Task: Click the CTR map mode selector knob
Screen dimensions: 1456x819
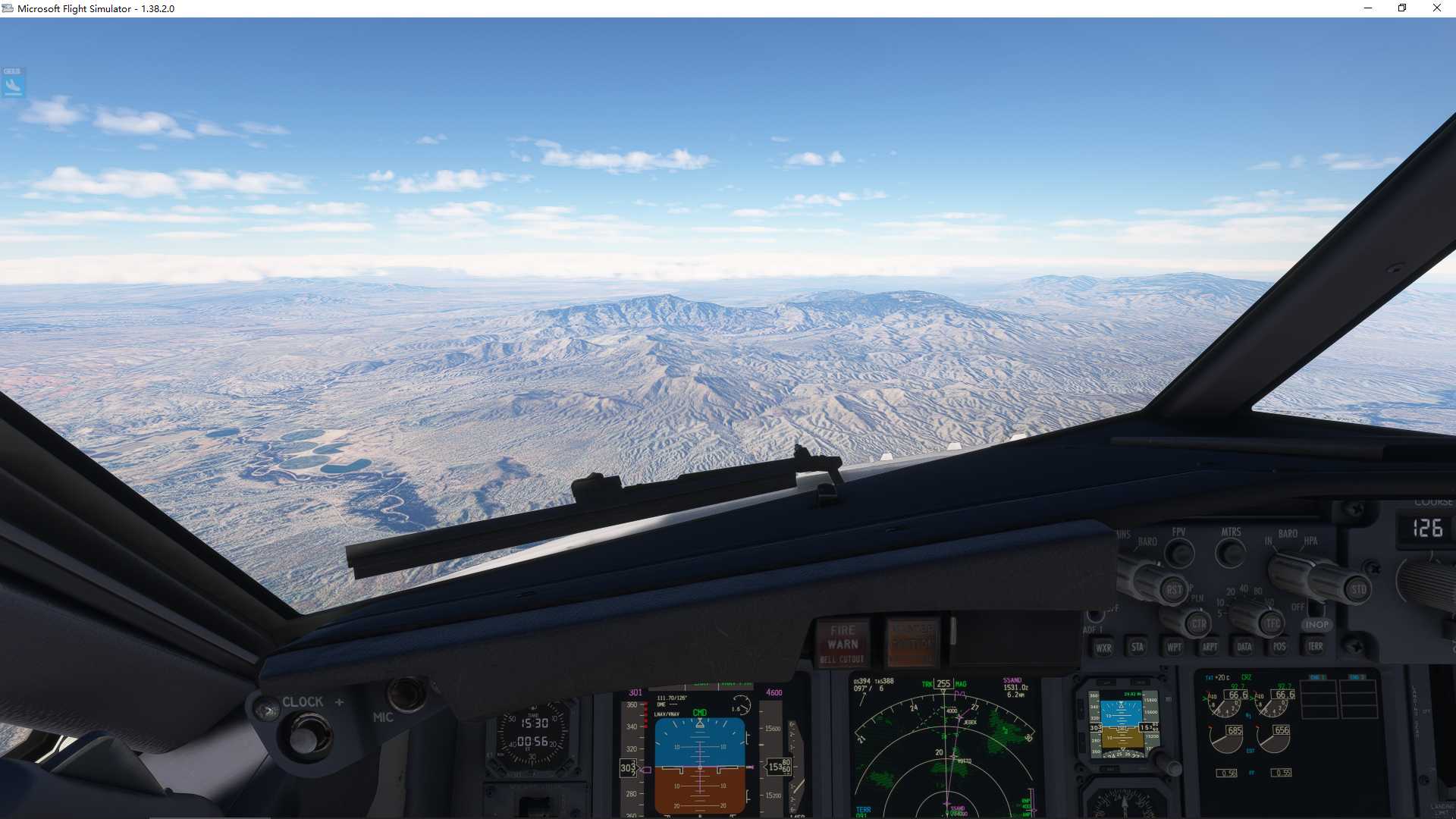Action: [1200, 623]
